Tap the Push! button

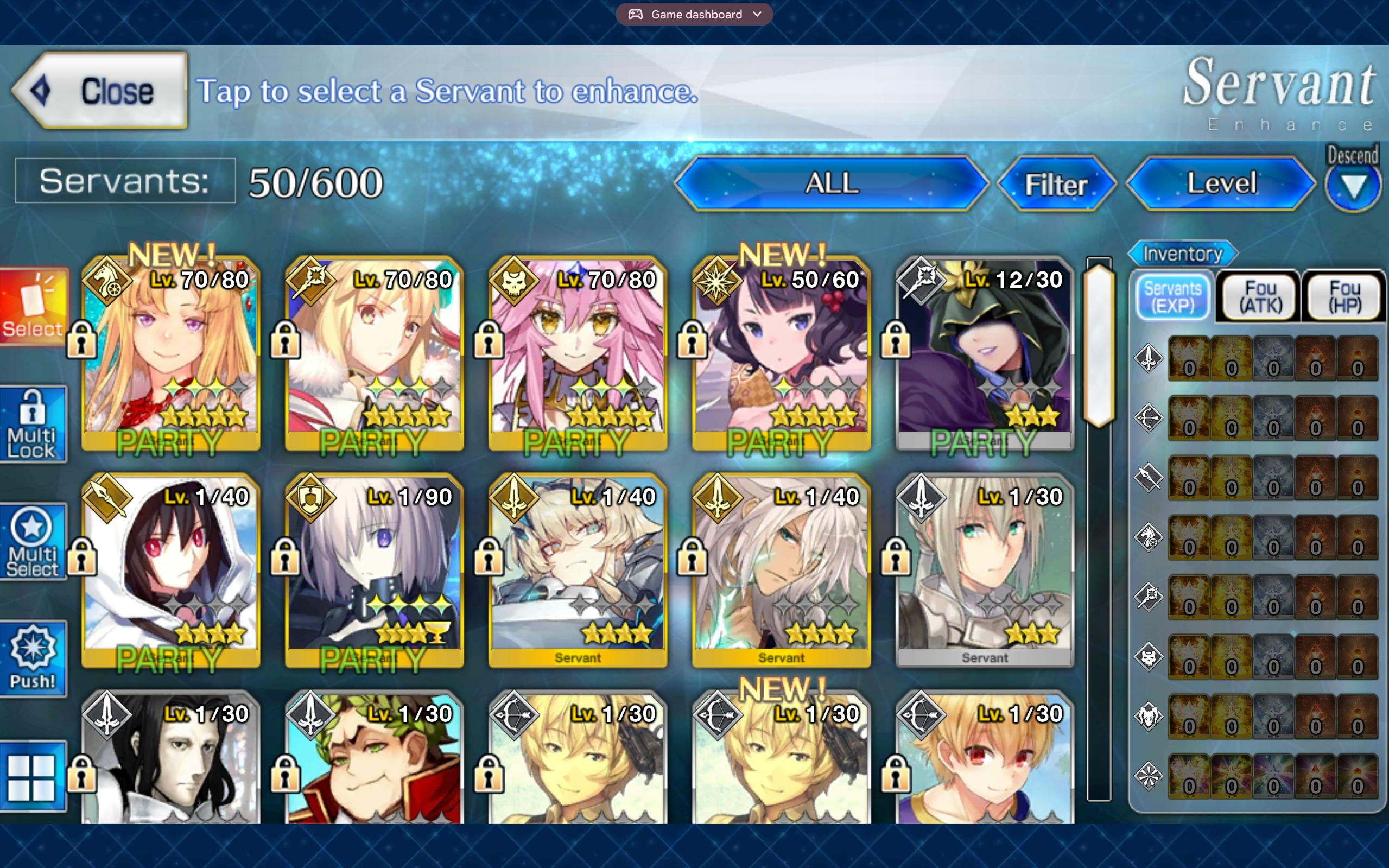(x=33, y=659)
